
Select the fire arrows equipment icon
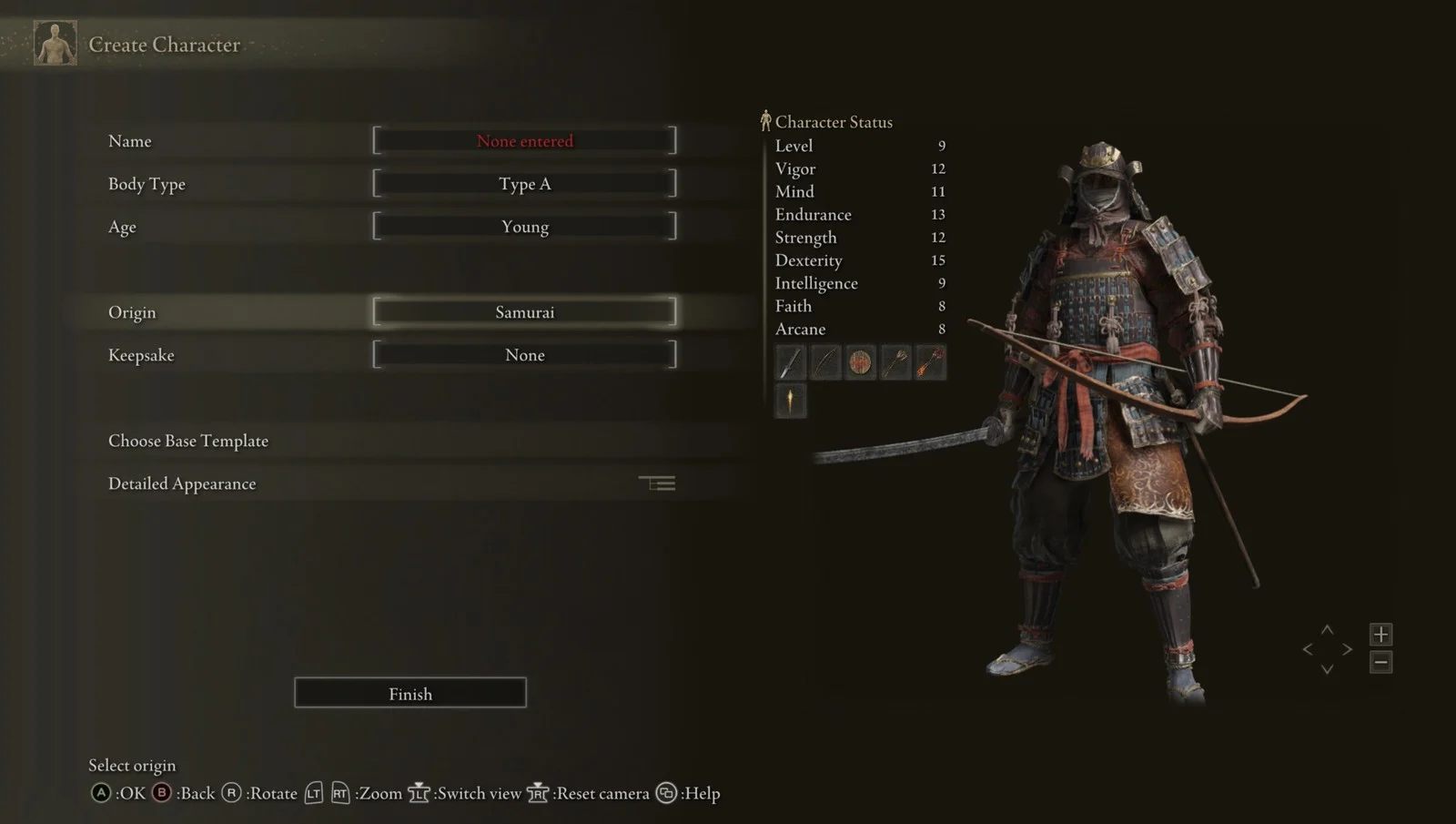click(x=929, y=361)
